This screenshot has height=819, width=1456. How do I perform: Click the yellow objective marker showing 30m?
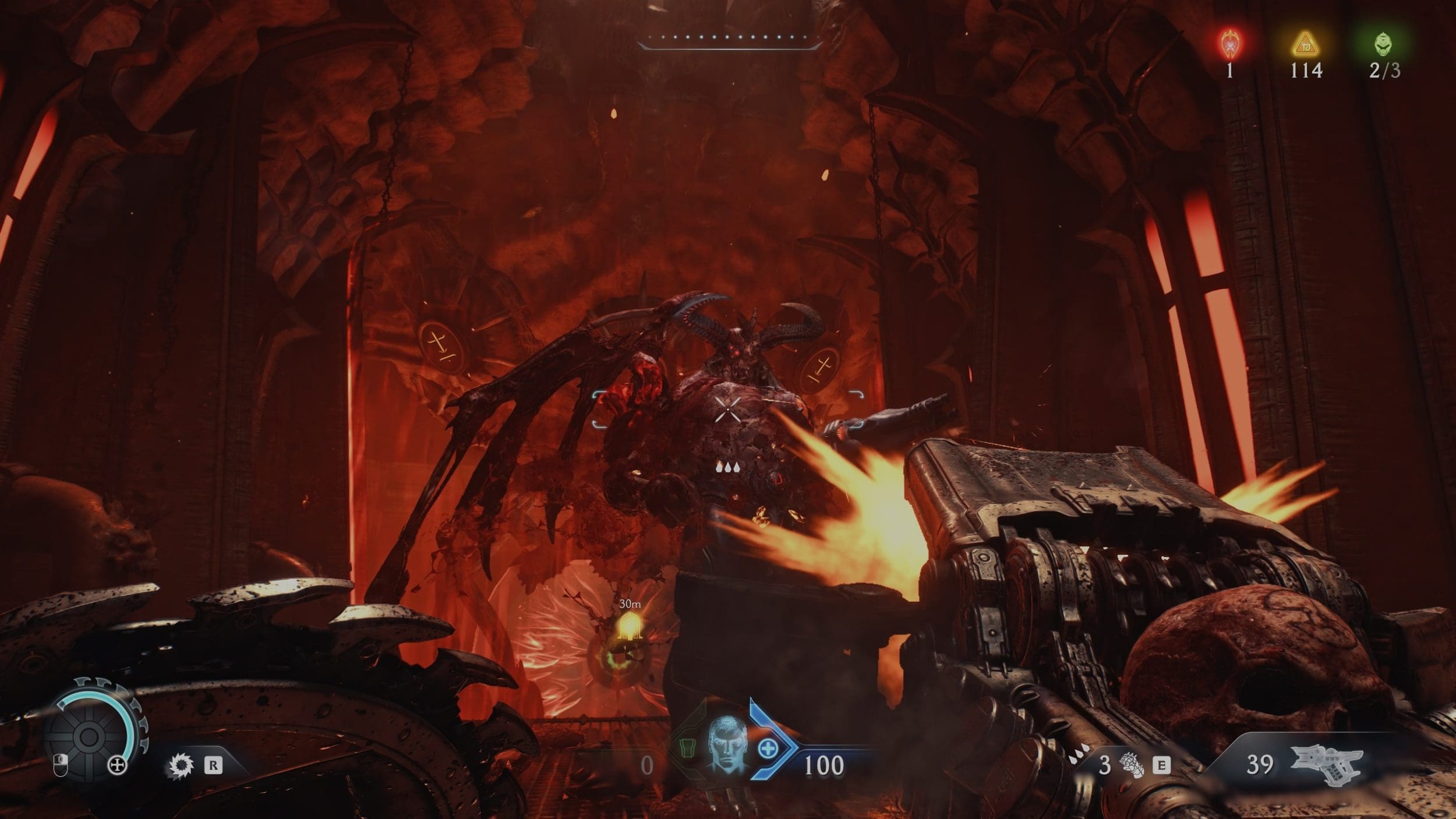[x=629, y=627]
